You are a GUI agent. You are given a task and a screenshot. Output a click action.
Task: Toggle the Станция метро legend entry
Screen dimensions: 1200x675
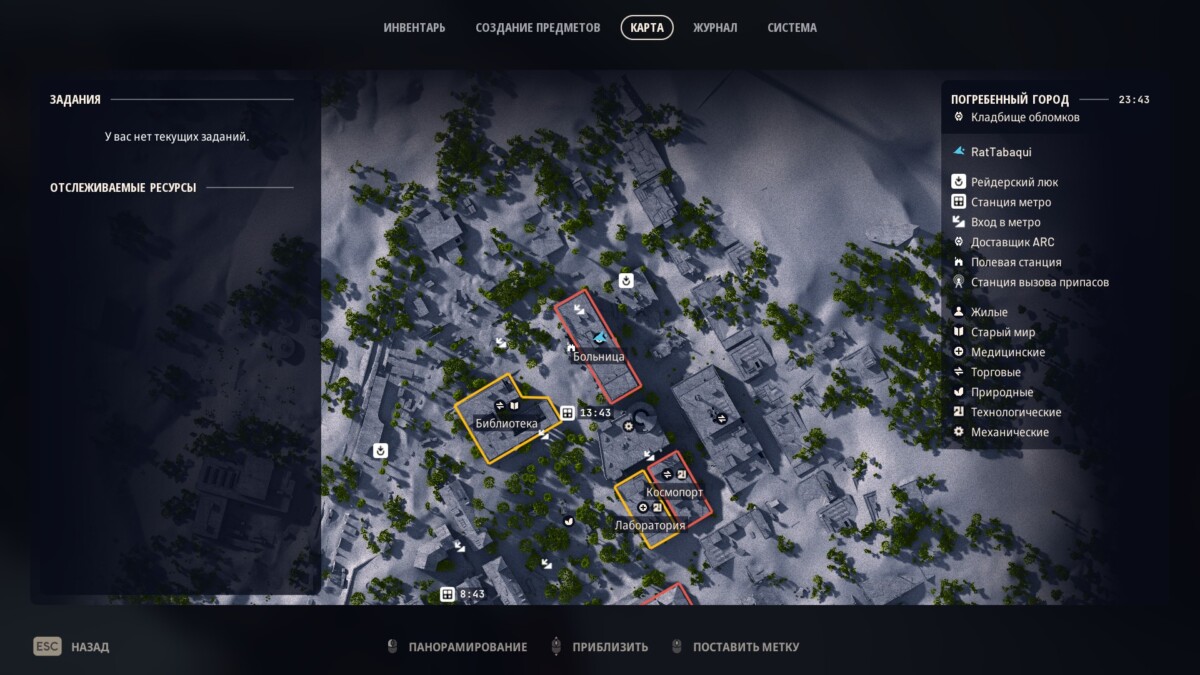coord(1010,202)
